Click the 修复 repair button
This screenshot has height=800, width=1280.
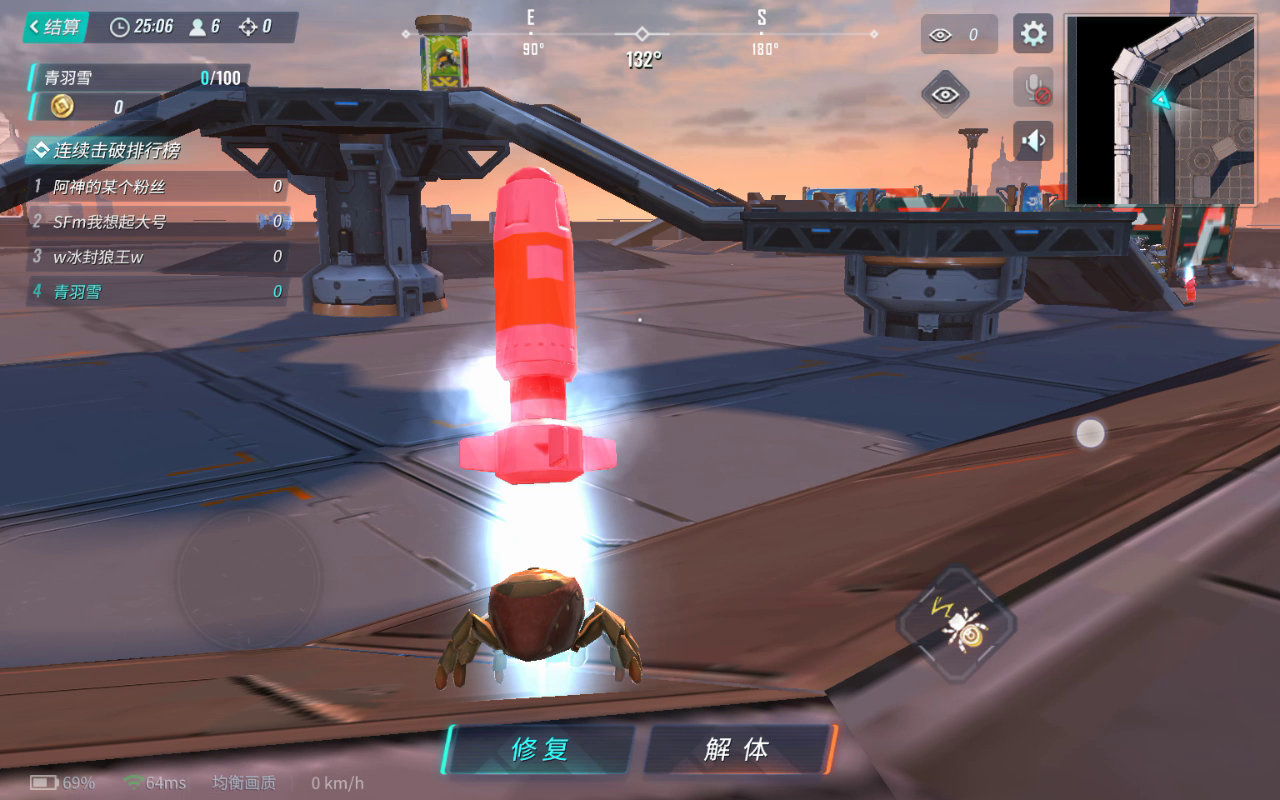540,750
